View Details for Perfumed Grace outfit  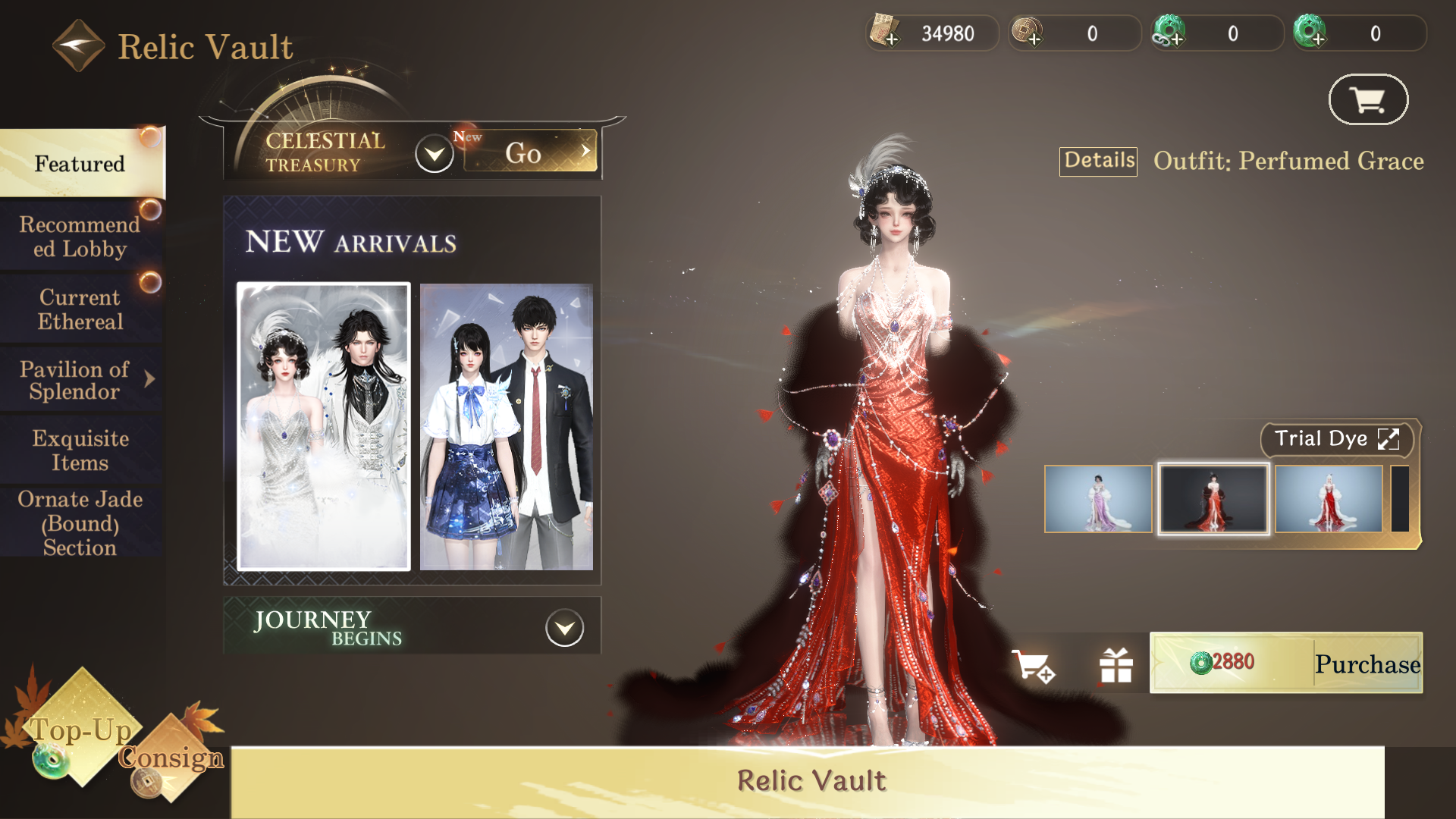pyautogui.click(x=1098, y=161)
